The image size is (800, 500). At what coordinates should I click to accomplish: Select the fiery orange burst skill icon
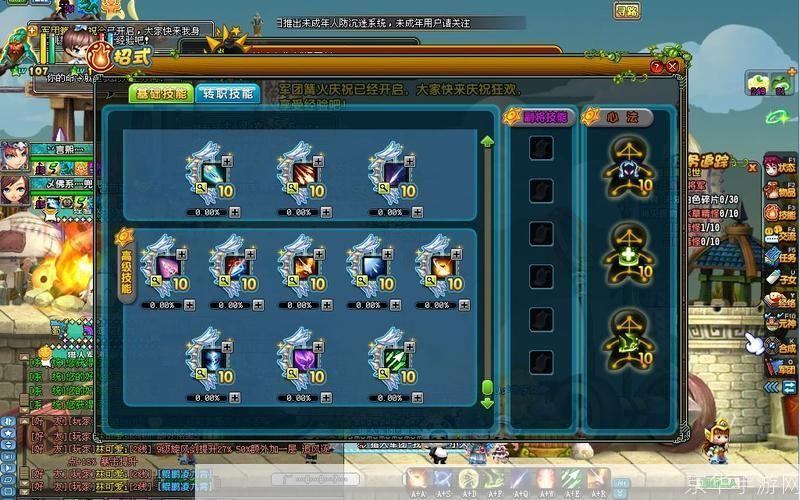[x=441, y=266]
